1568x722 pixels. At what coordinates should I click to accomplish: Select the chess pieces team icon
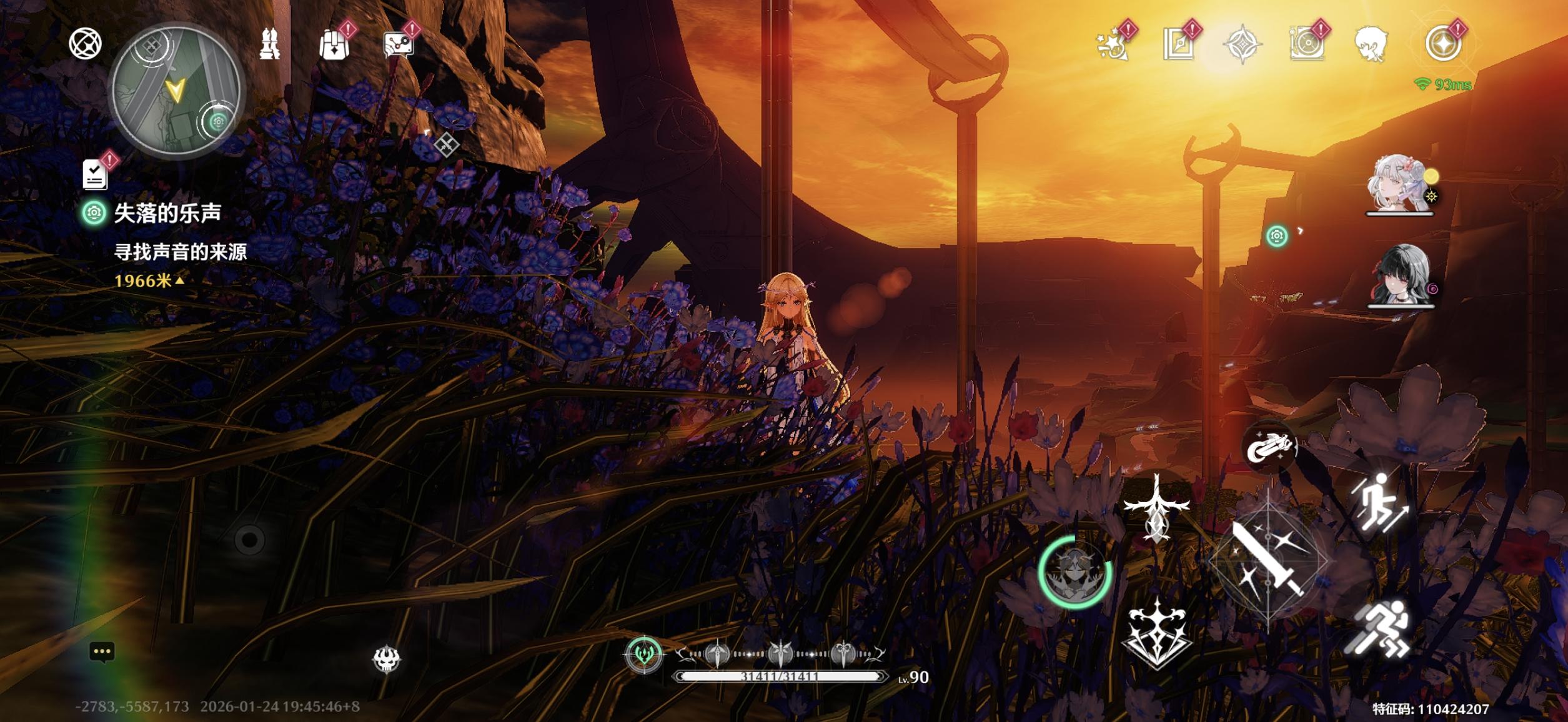pos(269,44)
